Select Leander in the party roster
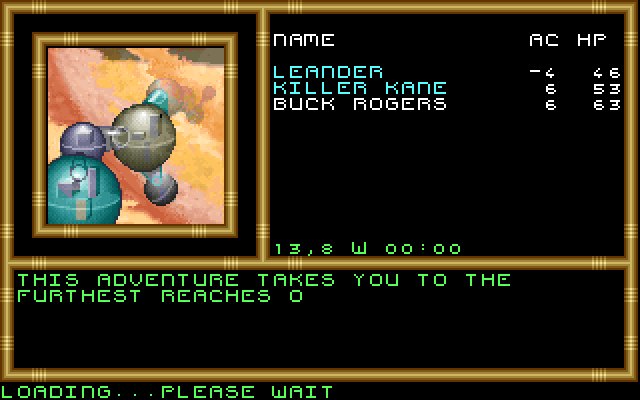Image resolution: width=640 pixels, height=400 pixels. (x=328, y=72)
